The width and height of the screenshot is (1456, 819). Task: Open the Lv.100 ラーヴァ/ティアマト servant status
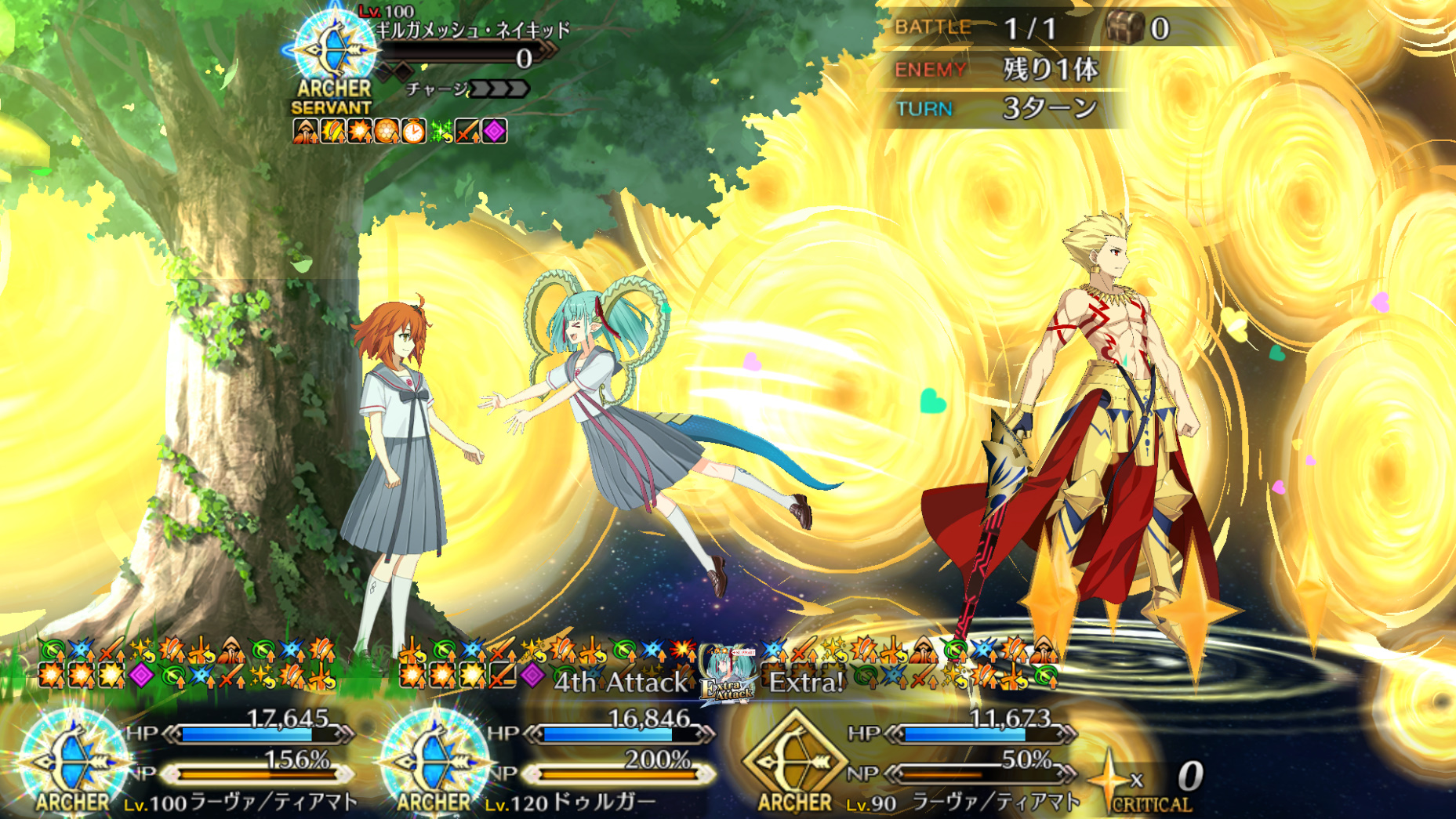239,802
